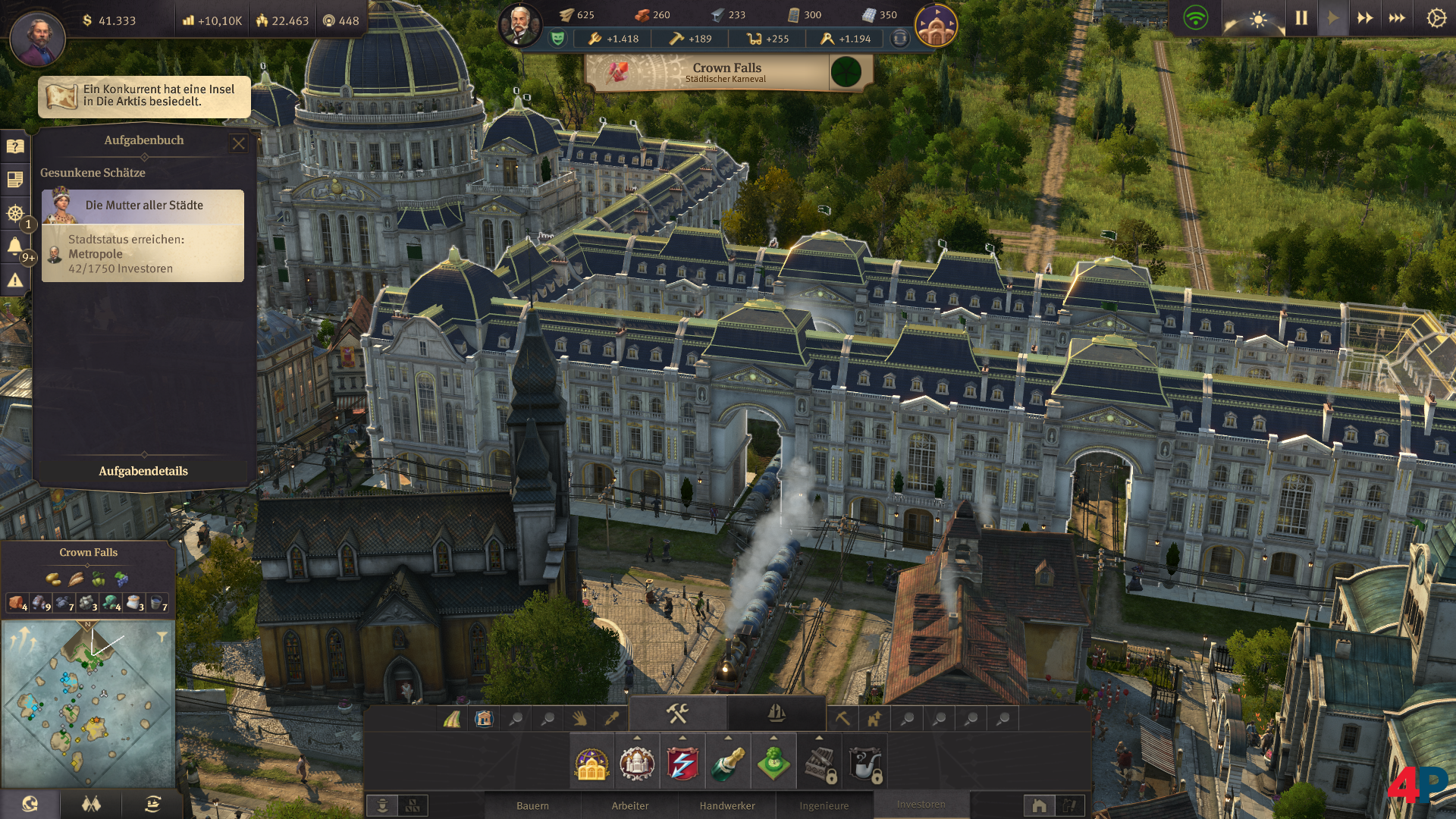Screen dimensions: 1456x819
Task: Close the Aufgabenbuch quest panel
Action: pyautogui.click(x=239, y=143)
